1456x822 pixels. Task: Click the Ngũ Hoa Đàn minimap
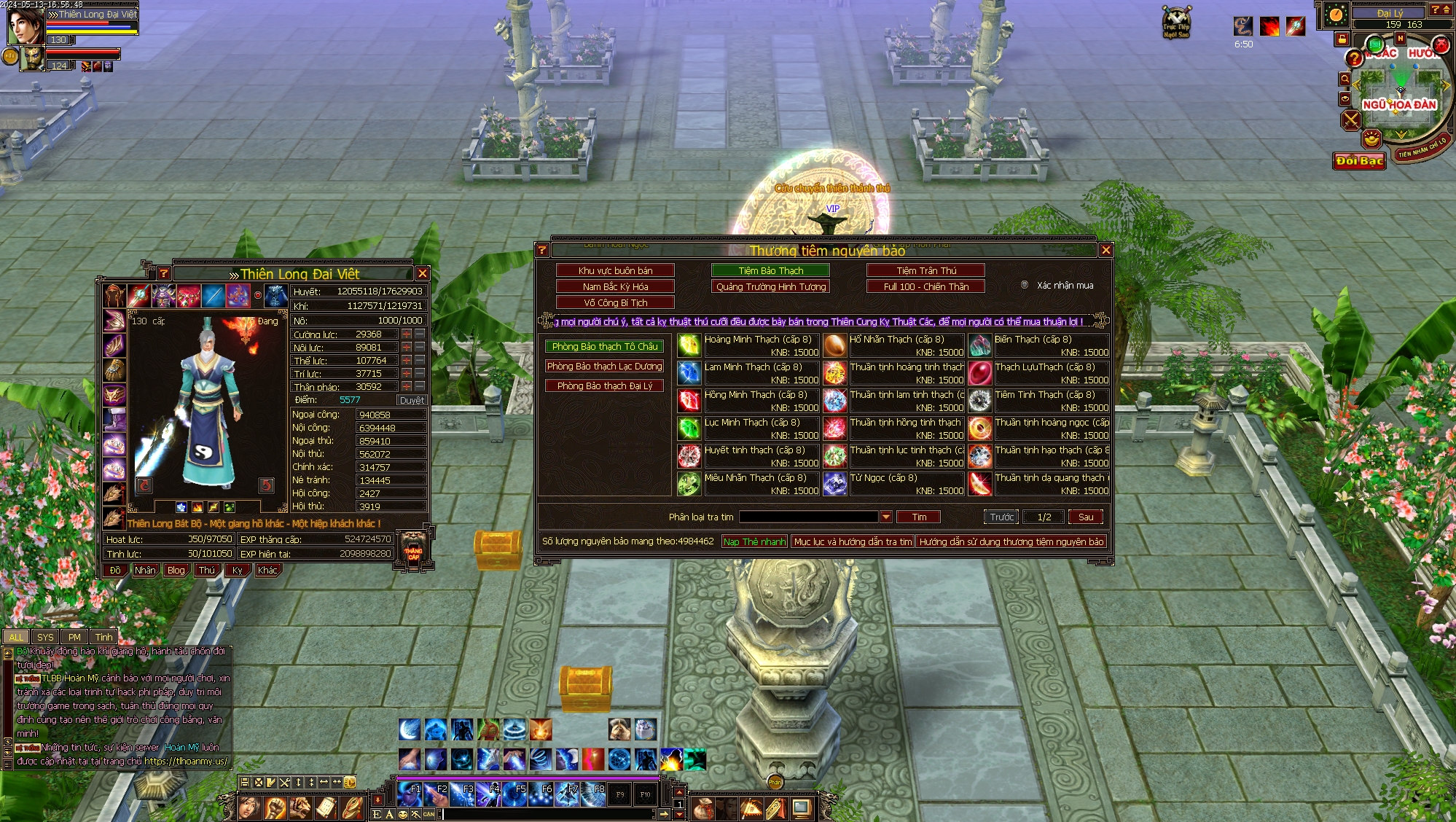[1399, 95]
